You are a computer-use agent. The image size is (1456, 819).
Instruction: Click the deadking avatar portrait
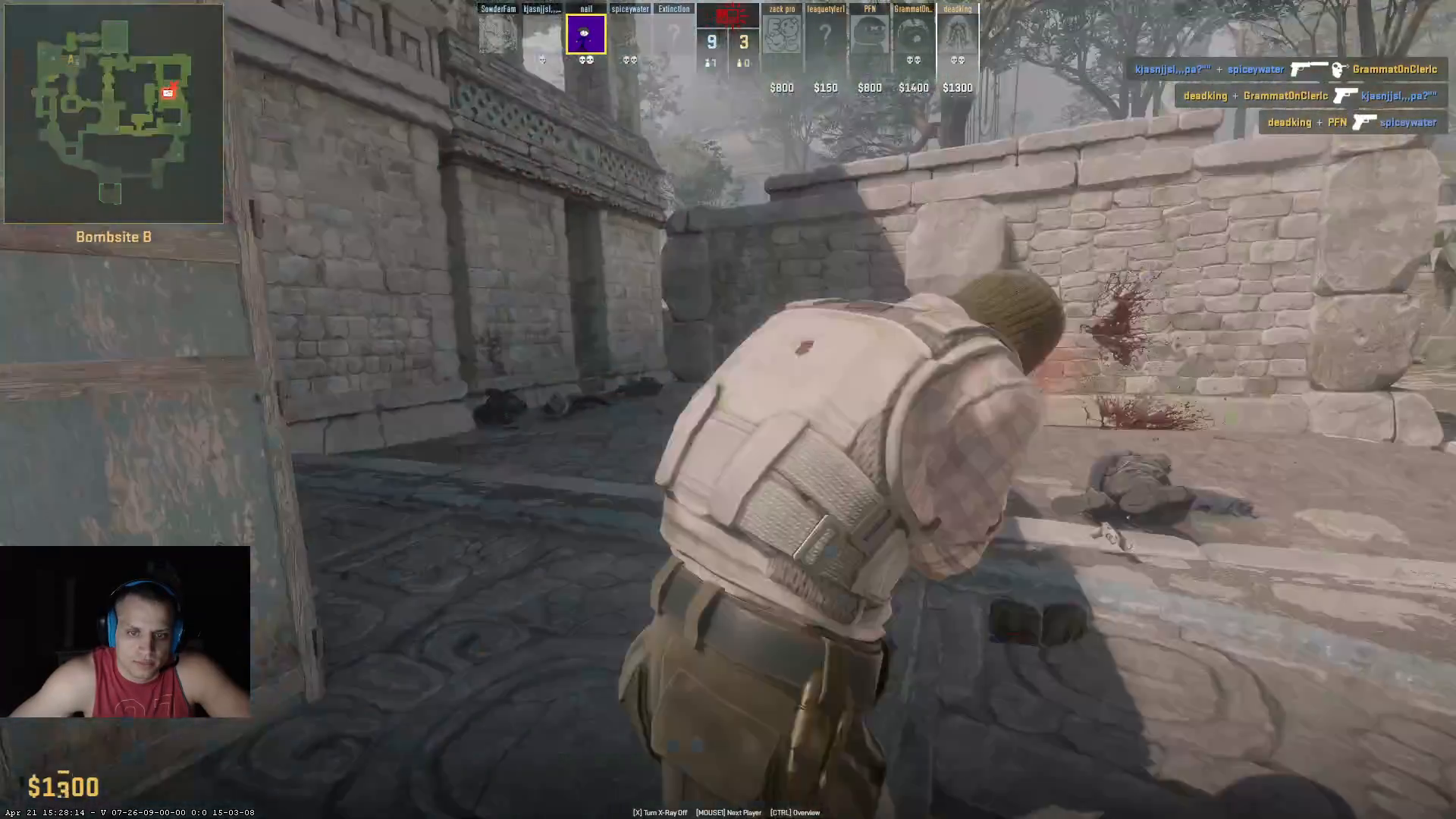[x=957, y=33]
